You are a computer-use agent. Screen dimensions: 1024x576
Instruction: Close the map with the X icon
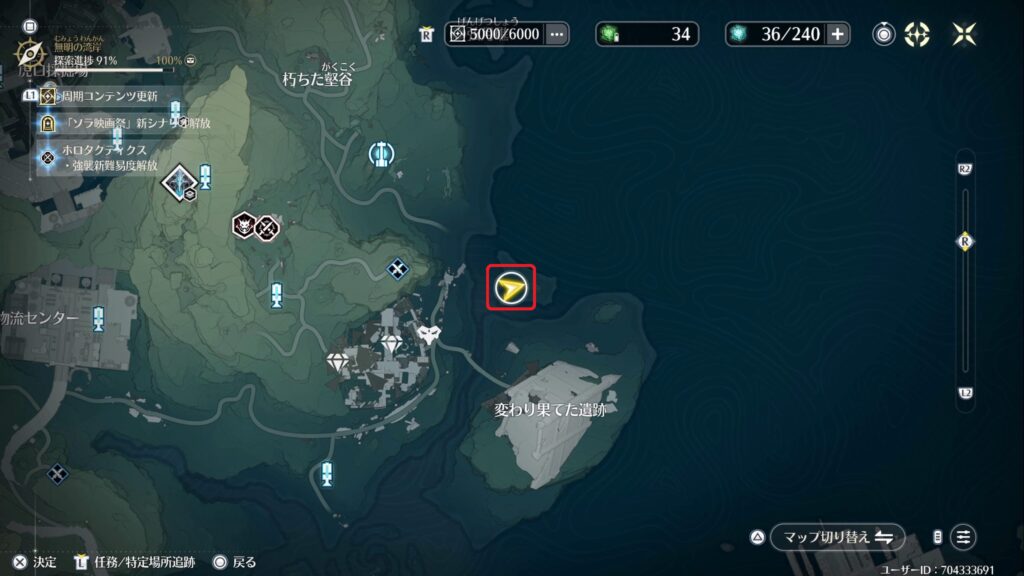coord(965,34)
